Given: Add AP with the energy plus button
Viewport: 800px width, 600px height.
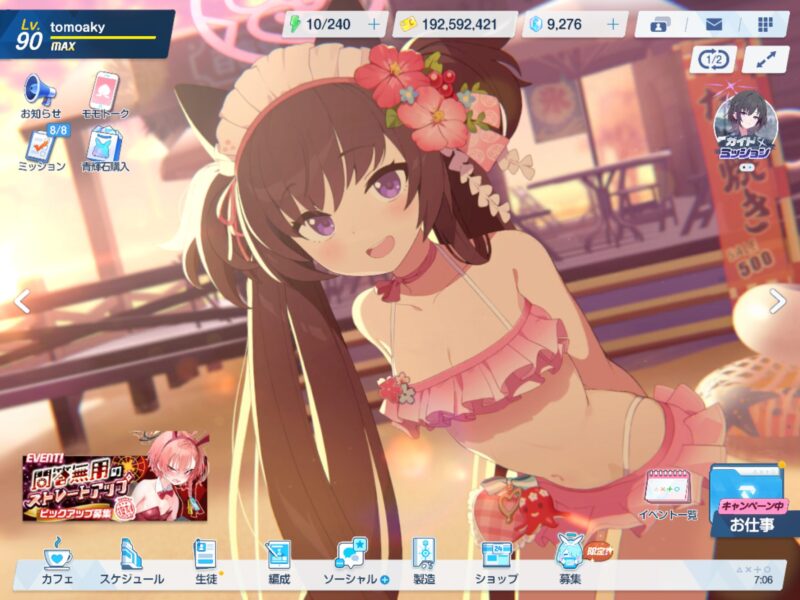Looking at the screenshot, I should click(x=374, y=24).
